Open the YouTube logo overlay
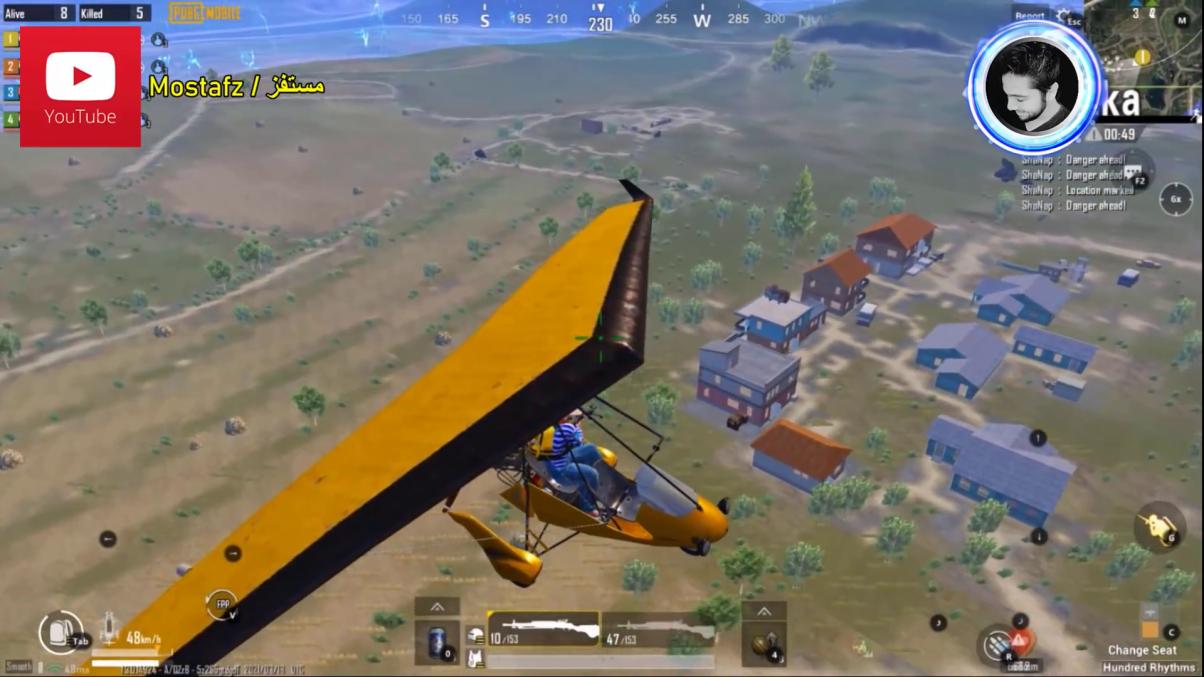Screen dimensions: 1204x677 (x=80, y=87)
